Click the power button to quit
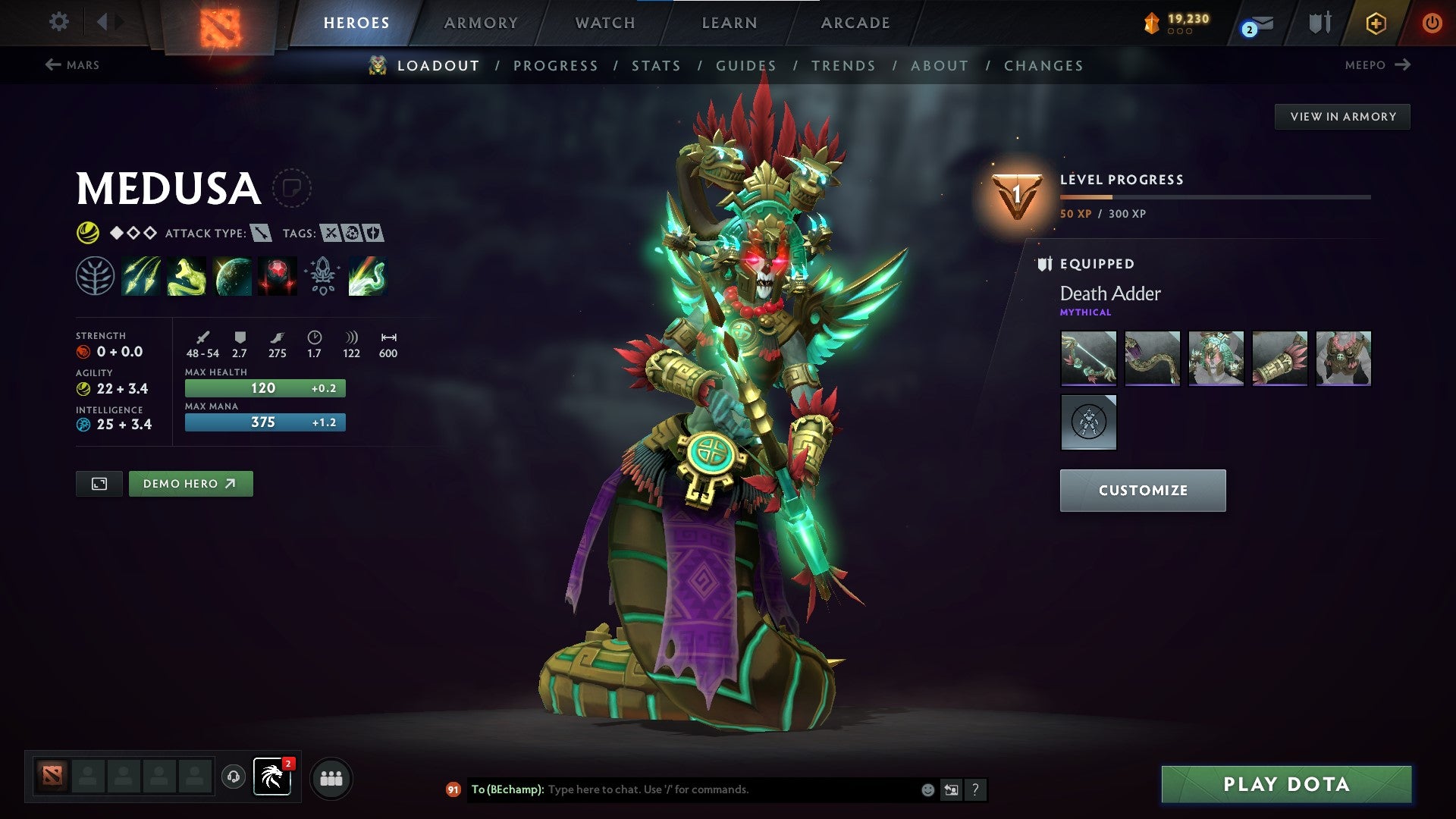Viewport: 1456px width, 819px height. 1432,23
